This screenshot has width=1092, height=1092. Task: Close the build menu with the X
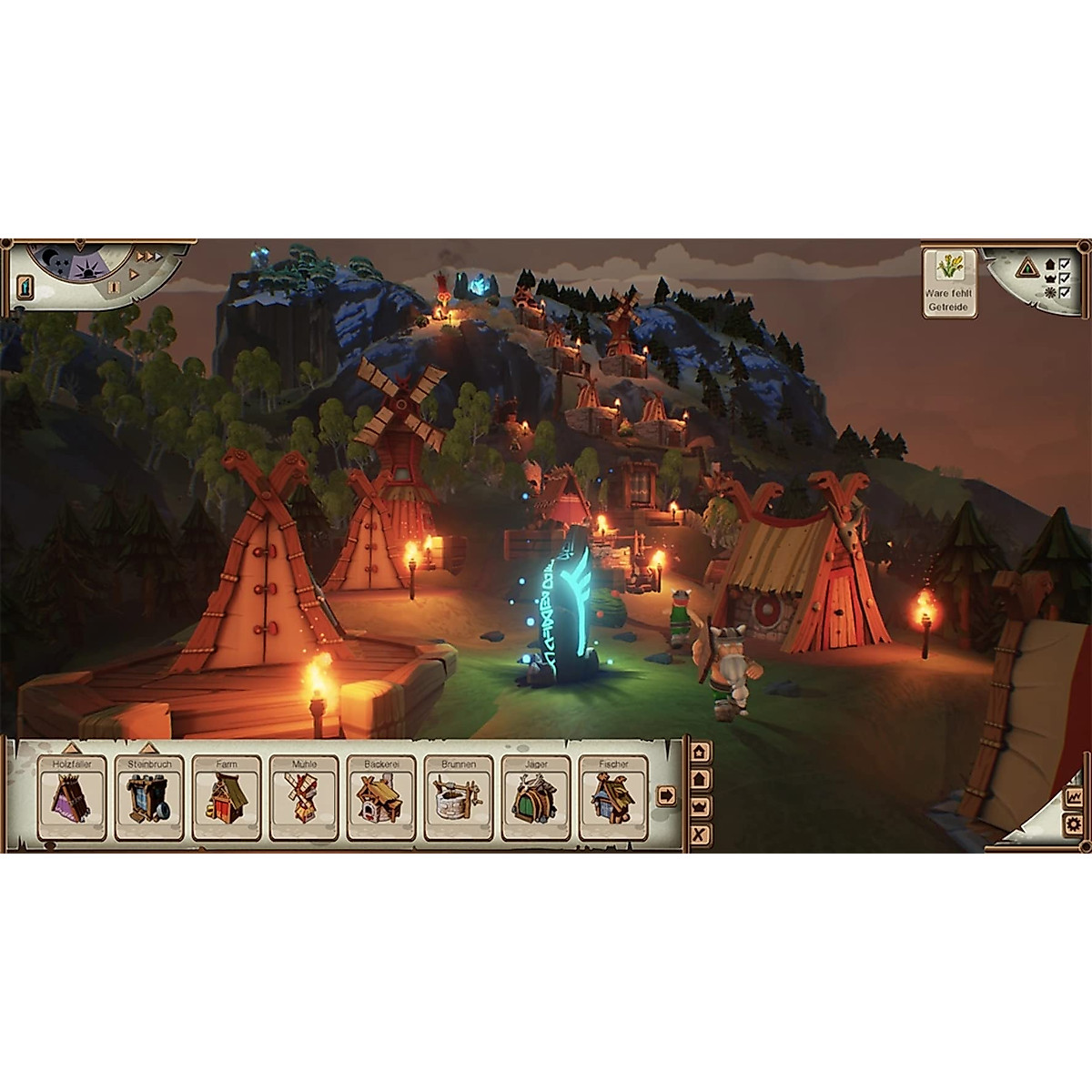click(700, 834)
